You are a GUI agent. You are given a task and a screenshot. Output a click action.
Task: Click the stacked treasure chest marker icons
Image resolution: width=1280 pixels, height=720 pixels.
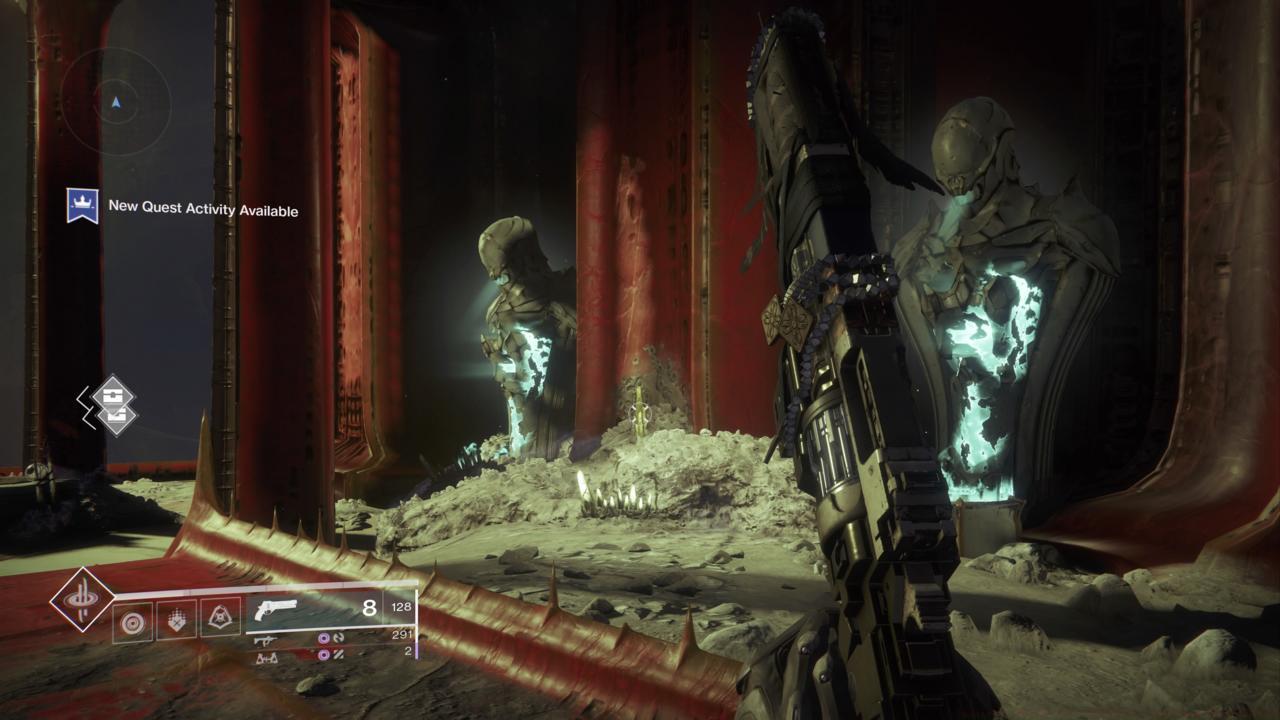112,405
